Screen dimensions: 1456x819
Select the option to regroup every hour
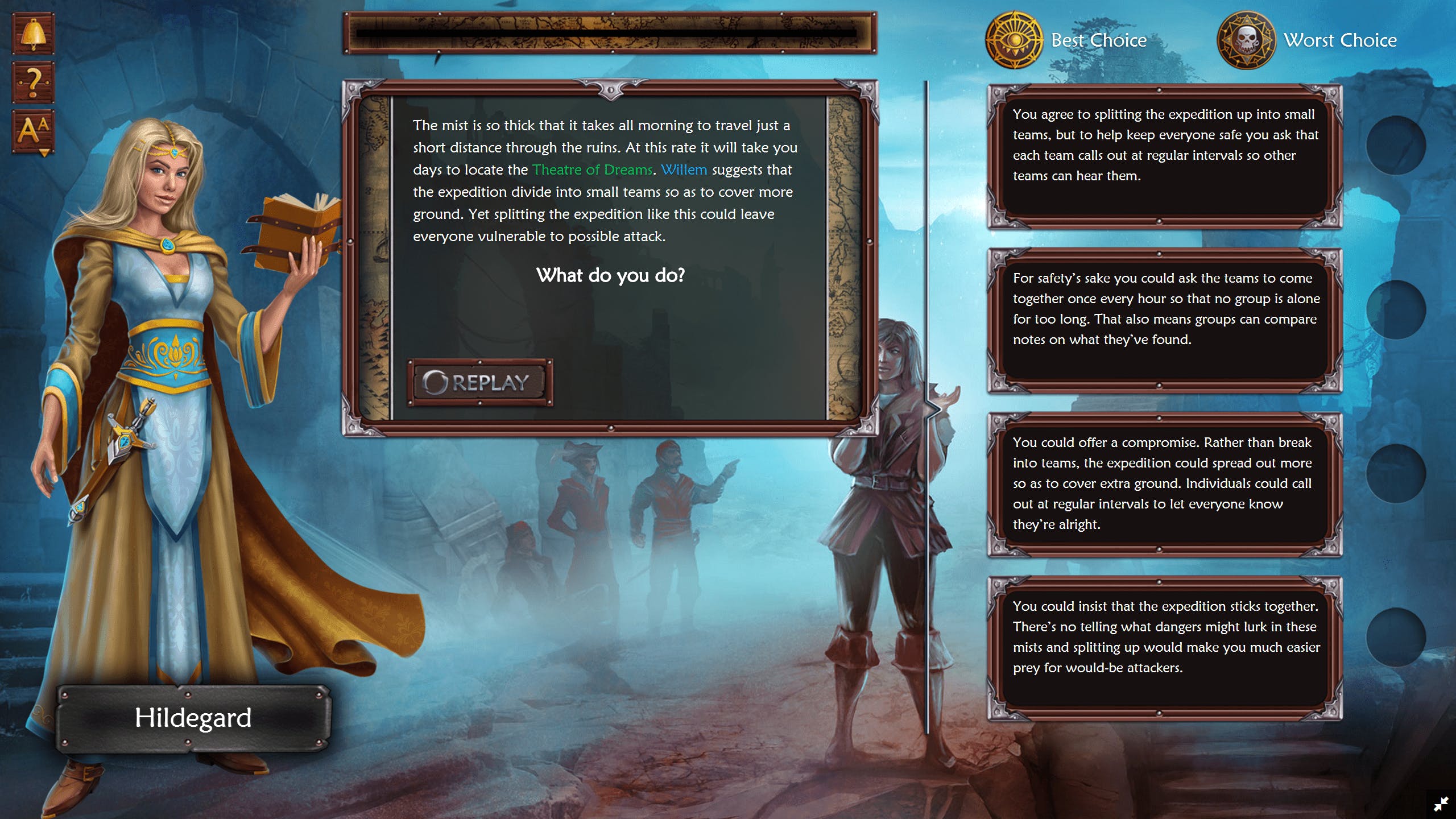coord(1164,320)
